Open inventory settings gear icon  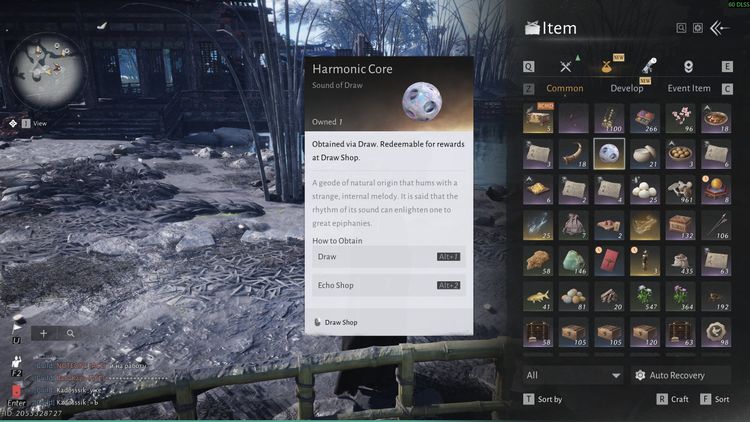(x=698, y=29)
